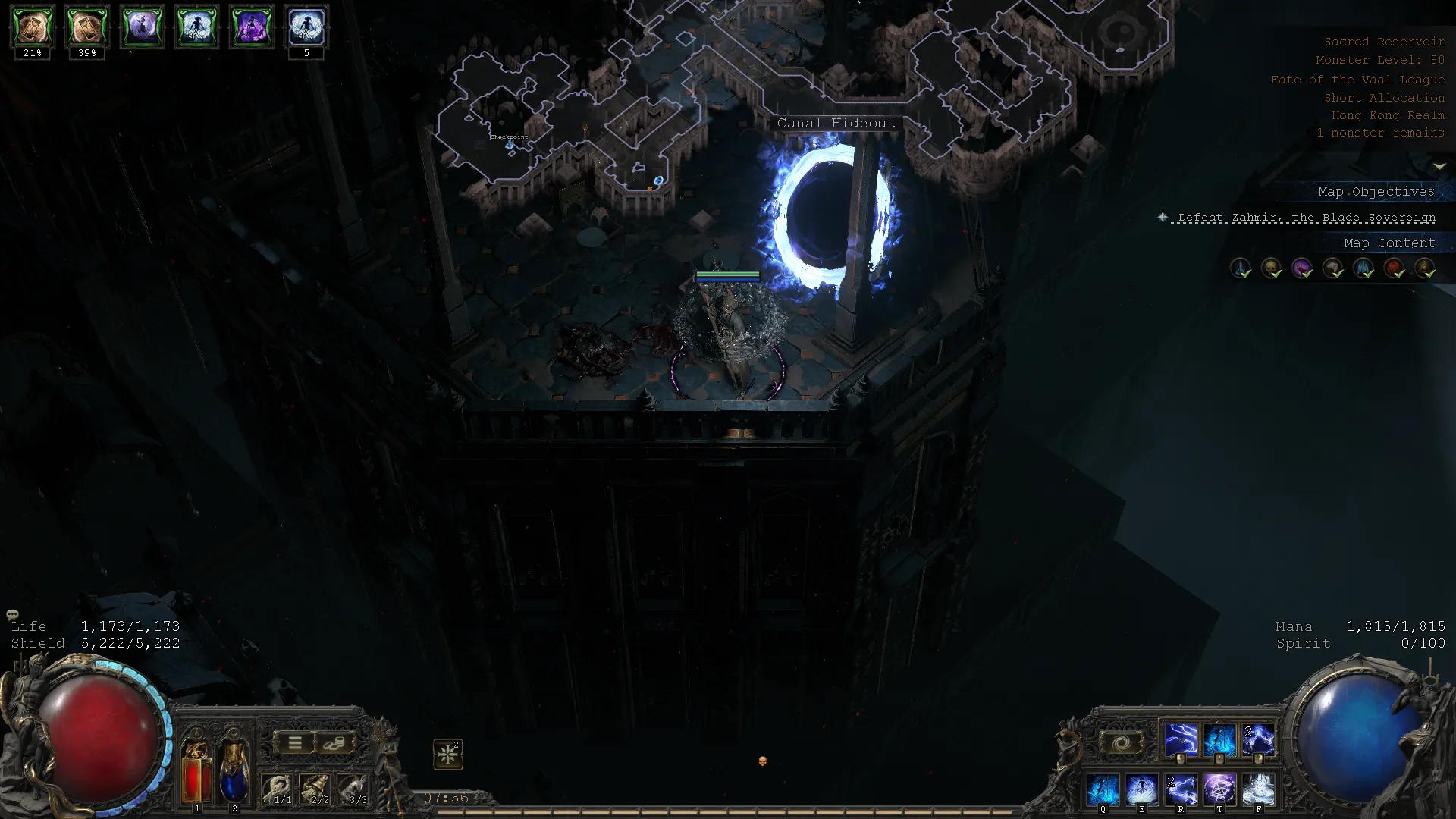The width and height of the screenshot is (1456, 819).
Task: Open the passive points notification with 2
Action: 448,754
